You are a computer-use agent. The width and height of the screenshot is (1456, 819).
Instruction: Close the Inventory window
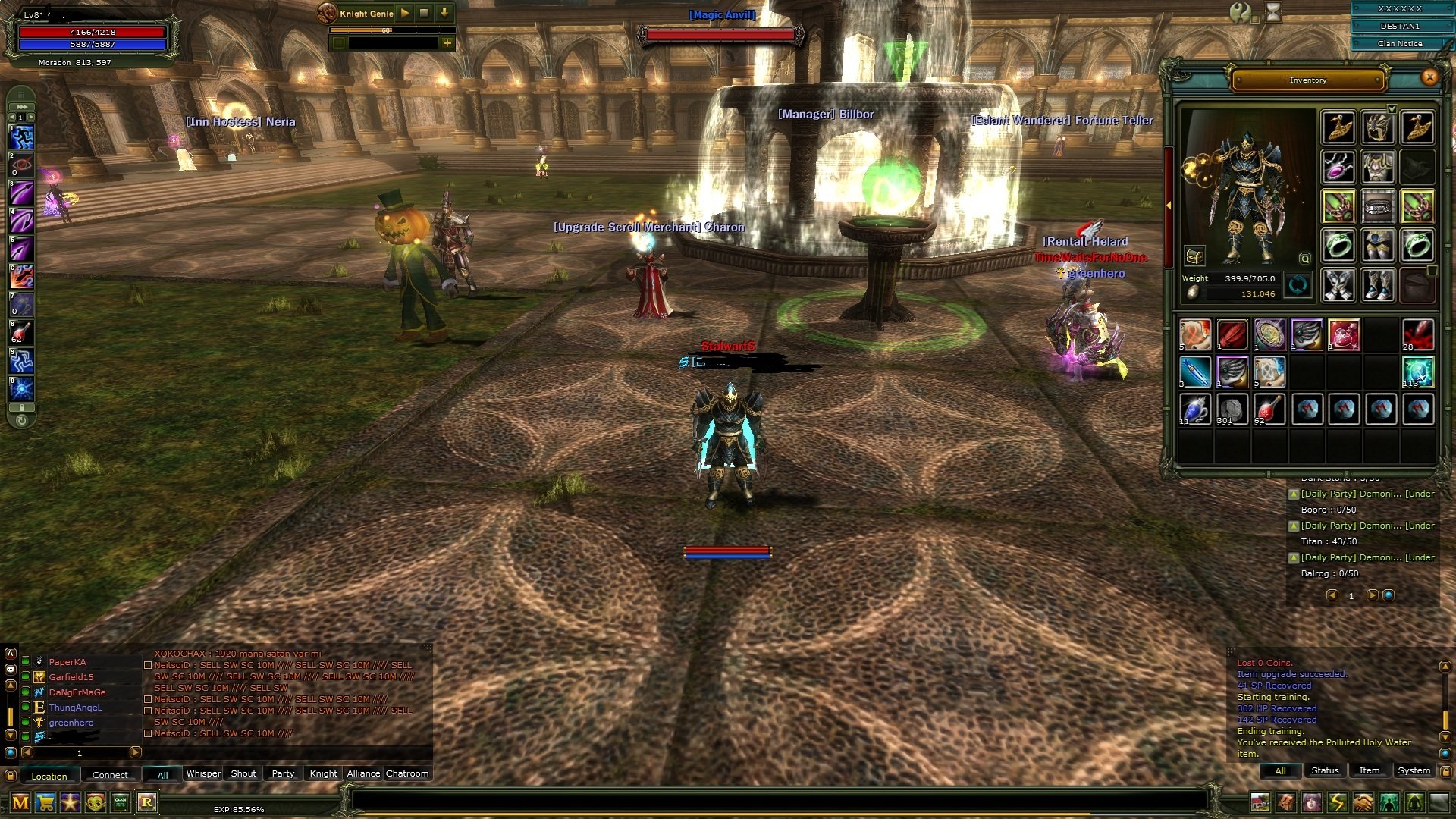1429,77
